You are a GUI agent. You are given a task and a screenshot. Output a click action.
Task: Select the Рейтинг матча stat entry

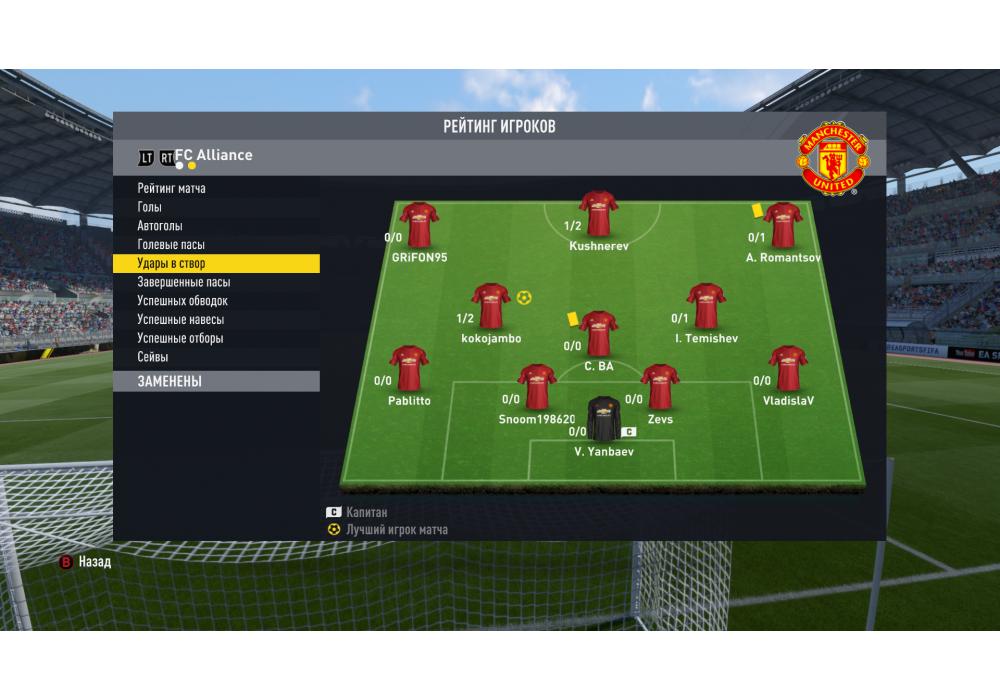[172, 188]
